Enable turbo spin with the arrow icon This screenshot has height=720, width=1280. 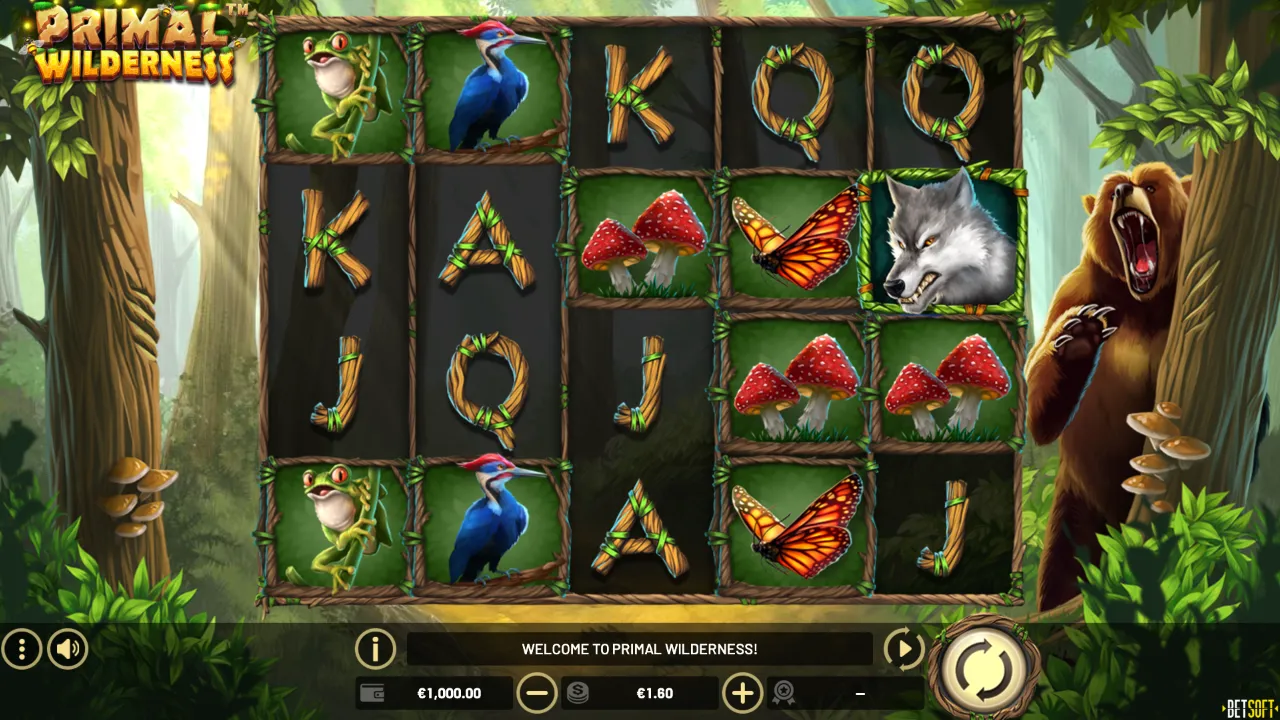point(903,648)
